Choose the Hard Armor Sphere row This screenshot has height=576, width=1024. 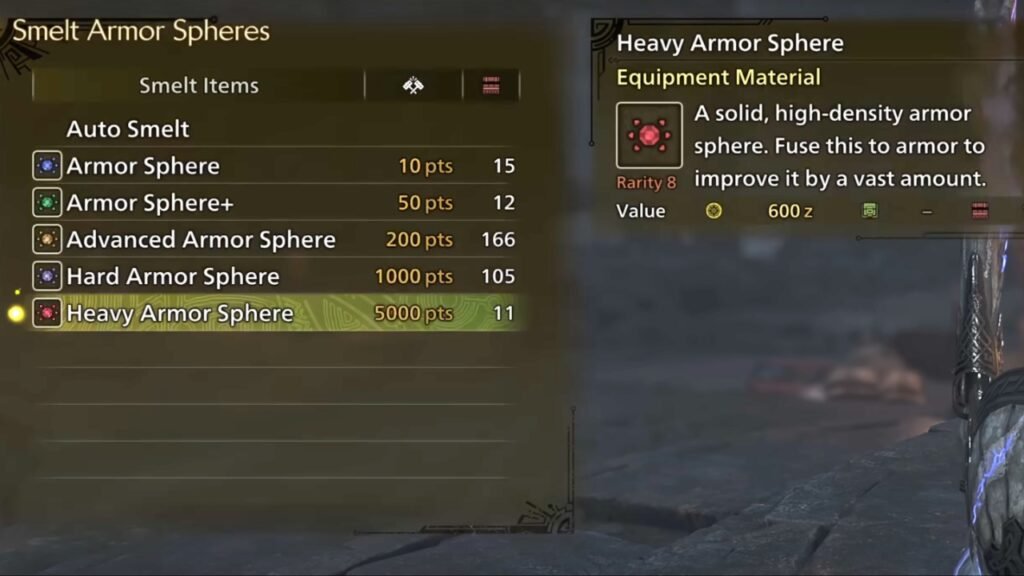pos(173,277)
